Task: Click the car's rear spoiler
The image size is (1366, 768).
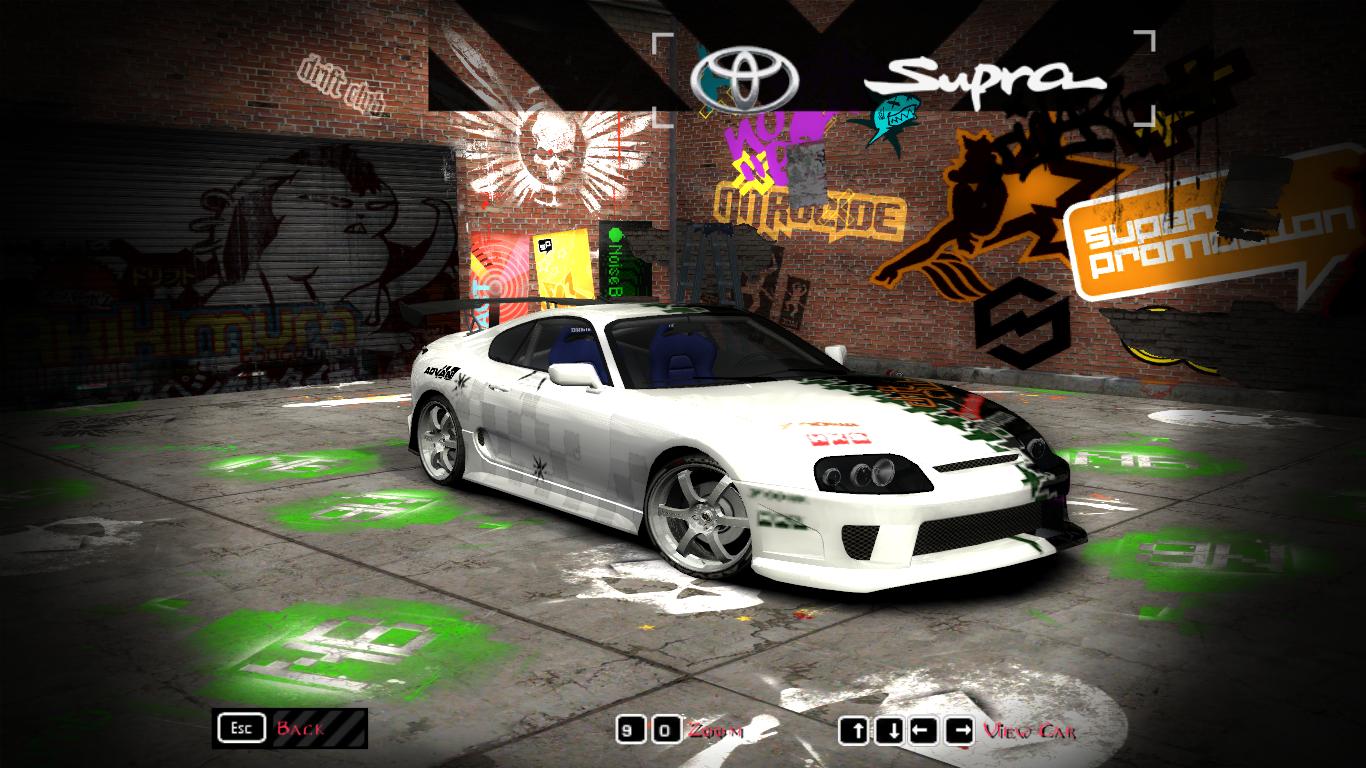Action: 520,300
